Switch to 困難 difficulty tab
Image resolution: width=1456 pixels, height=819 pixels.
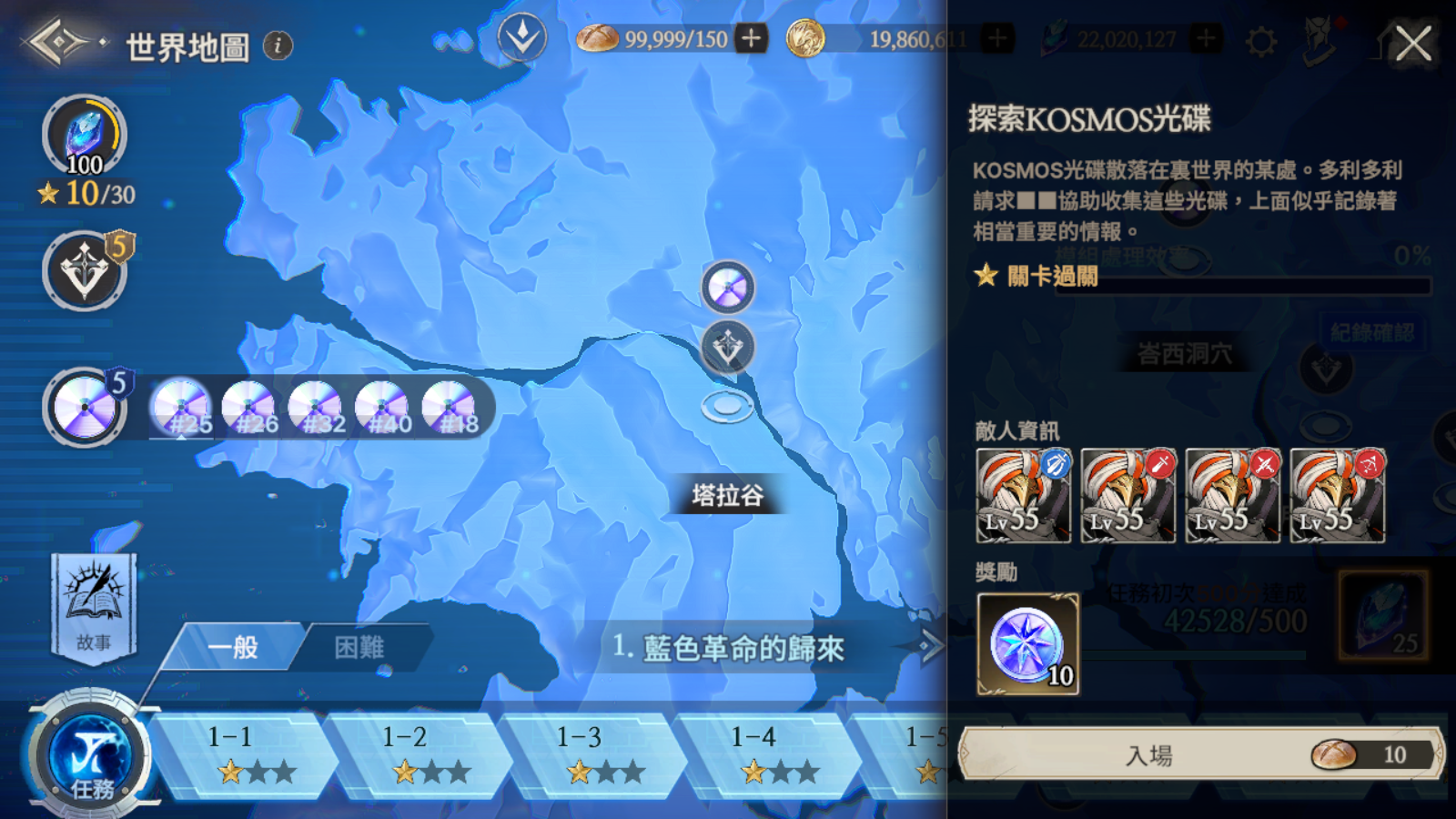tap(360, 647)
